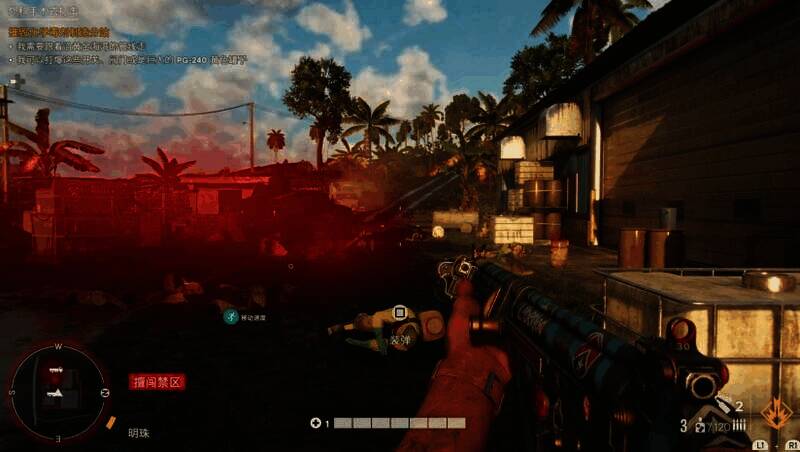Click the red restricted area warning label
This screenshot has height=452, width=800.
click(x=157, y=381)
